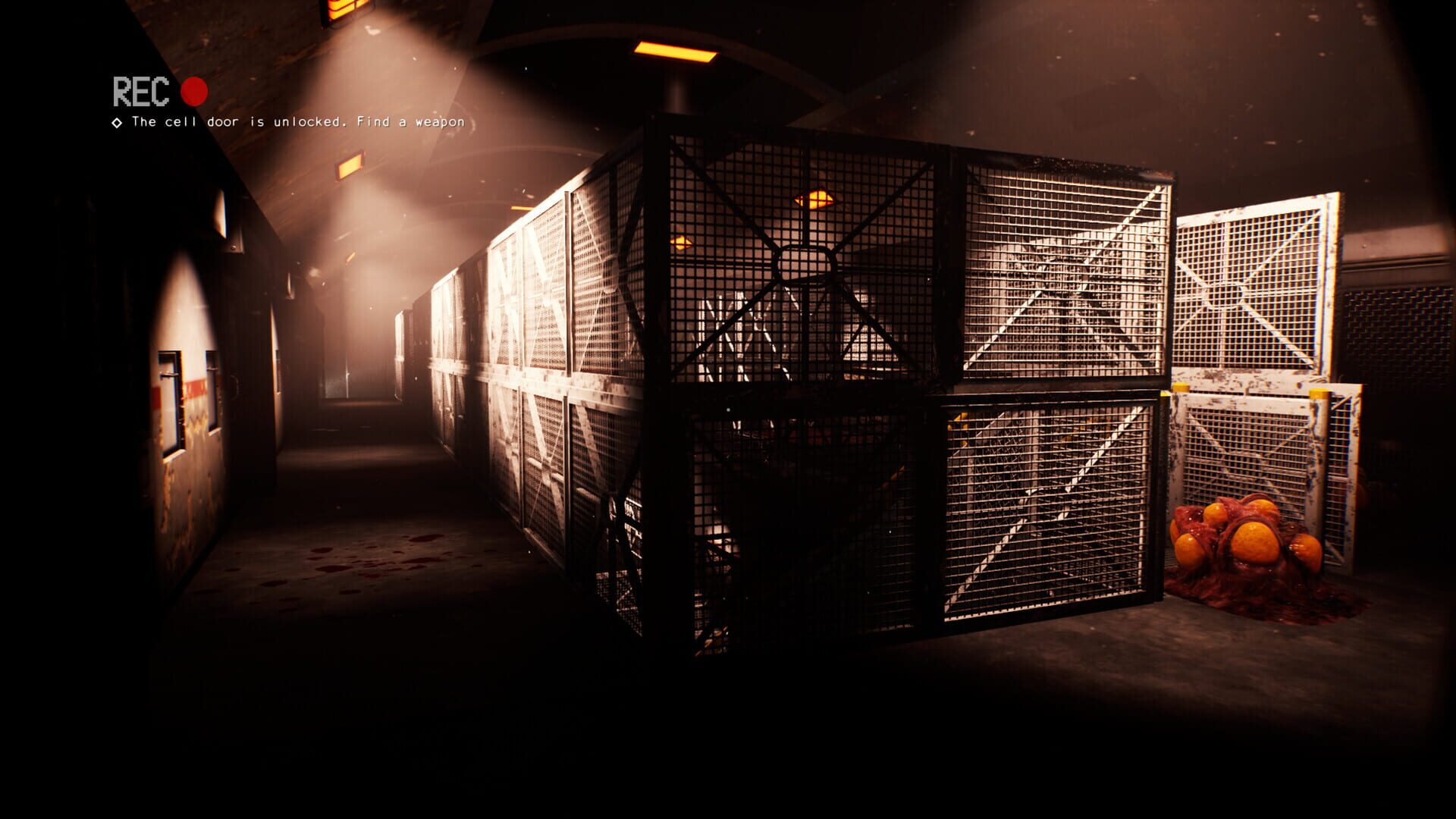1456x819 pixels.
Task: Select the diamond objective marker
Action: click(118, 122)
